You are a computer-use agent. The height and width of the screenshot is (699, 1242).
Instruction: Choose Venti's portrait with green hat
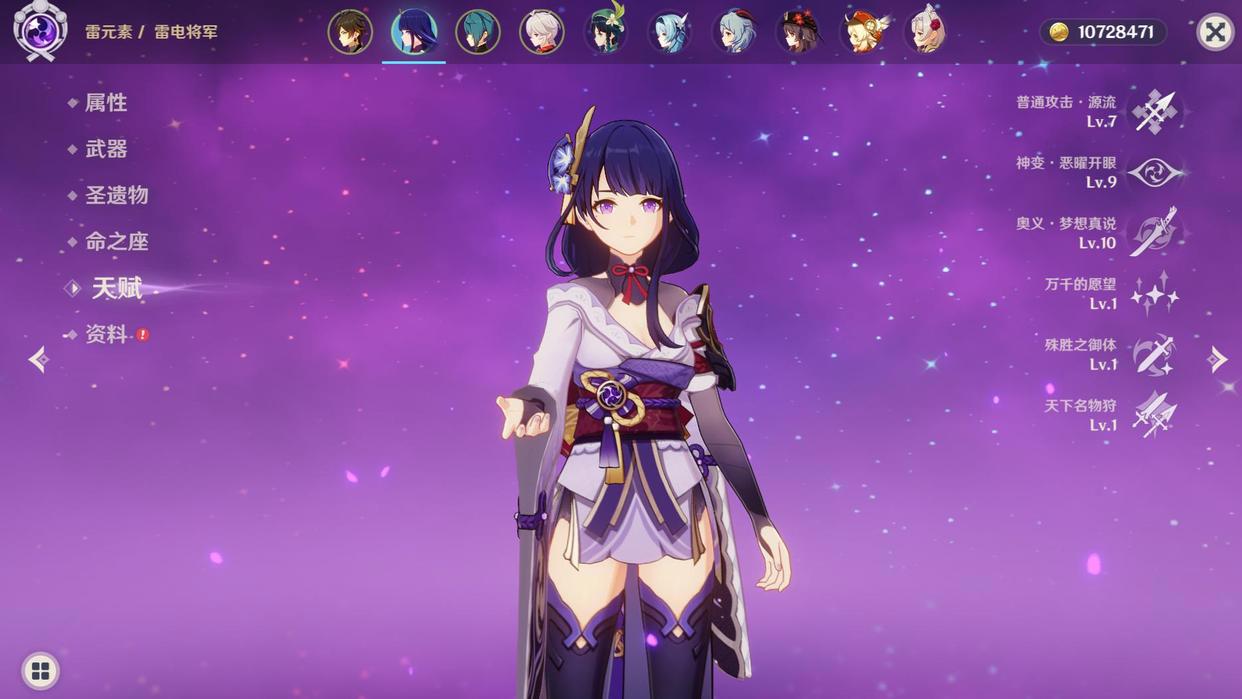(606, 32)
